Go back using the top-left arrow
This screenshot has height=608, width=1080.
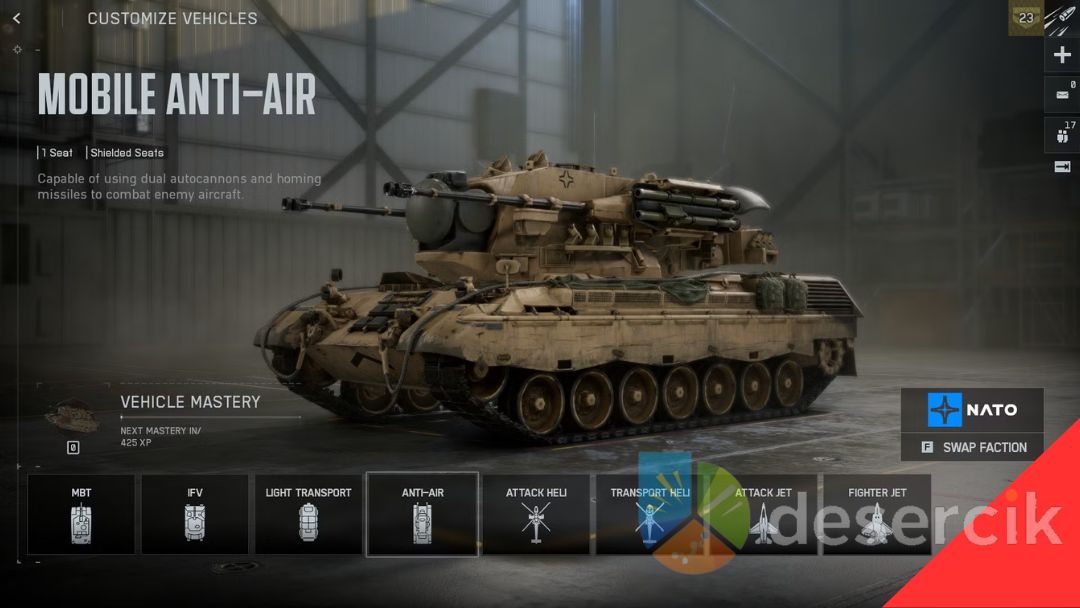[17, 19]
